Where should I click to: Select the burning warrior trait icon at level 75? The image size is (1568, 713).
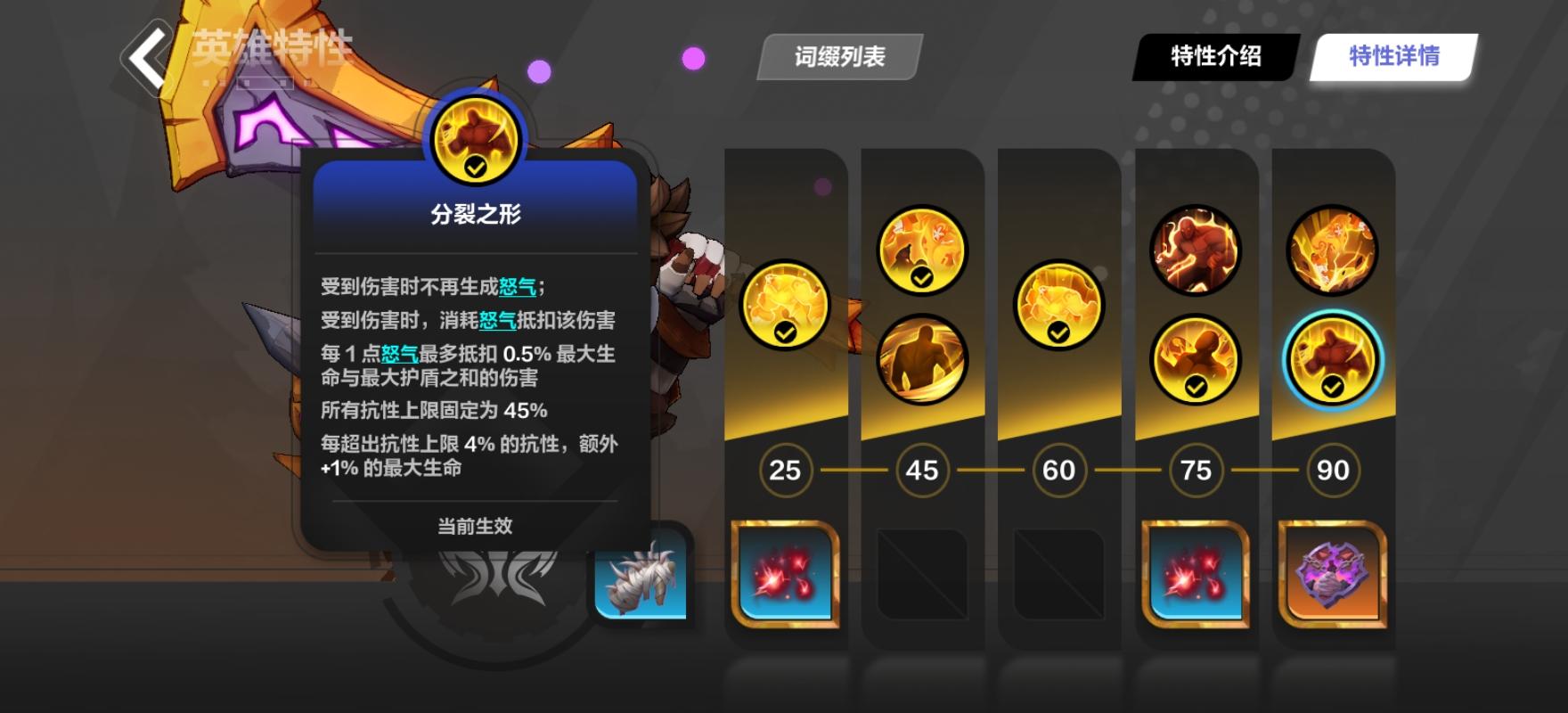(1194, 250)
